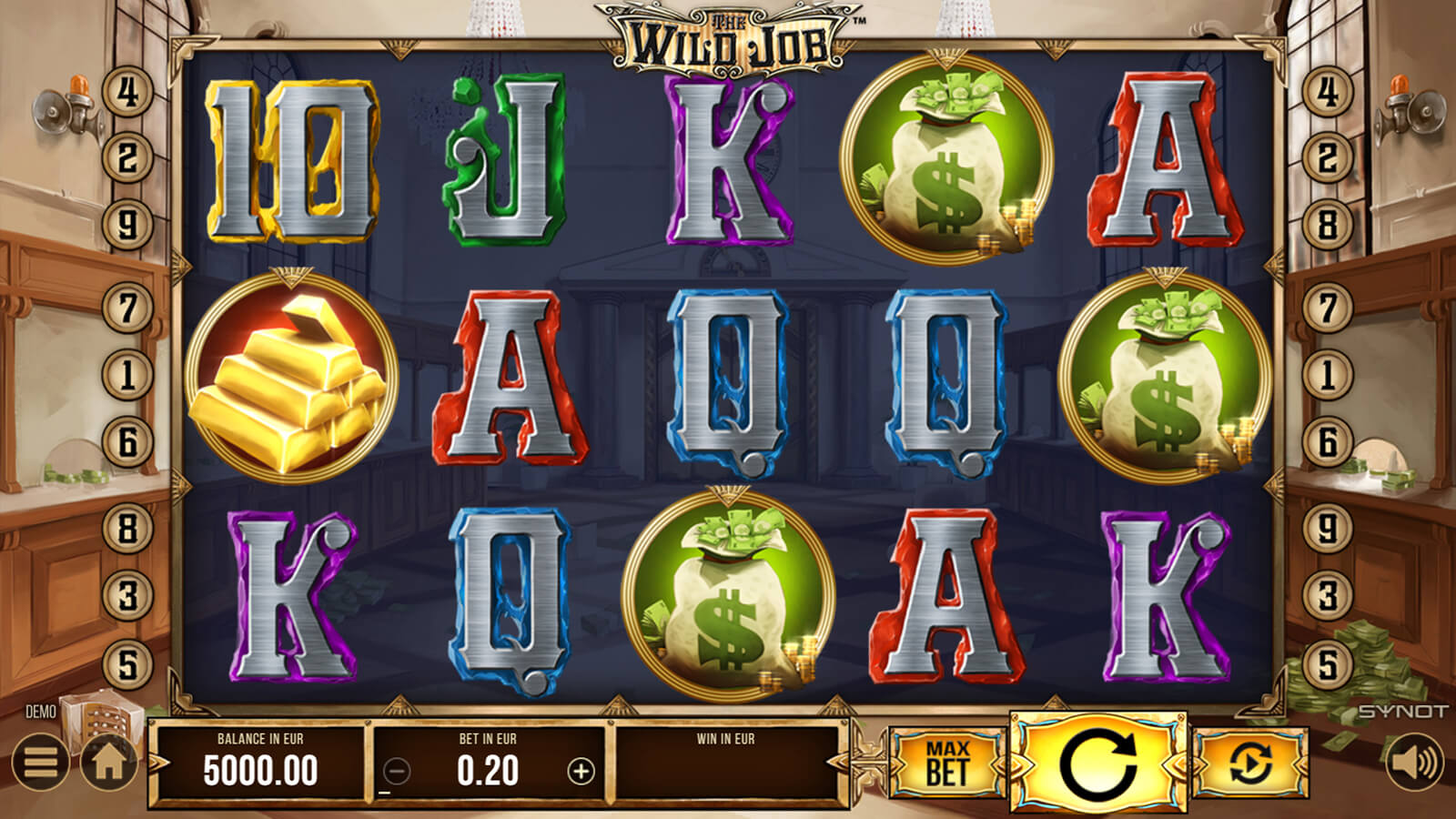Open the hamburger menu
The width and height of the screenshot is (1456, 819).
(40, 763)
